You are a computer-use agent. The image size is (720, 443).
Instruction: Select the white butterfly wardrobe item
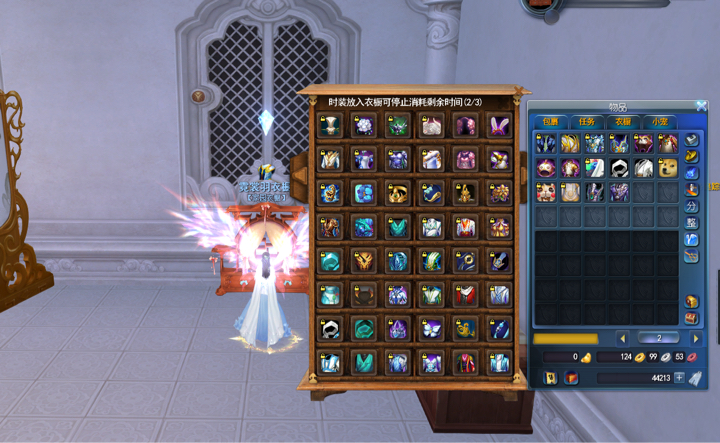431,327
